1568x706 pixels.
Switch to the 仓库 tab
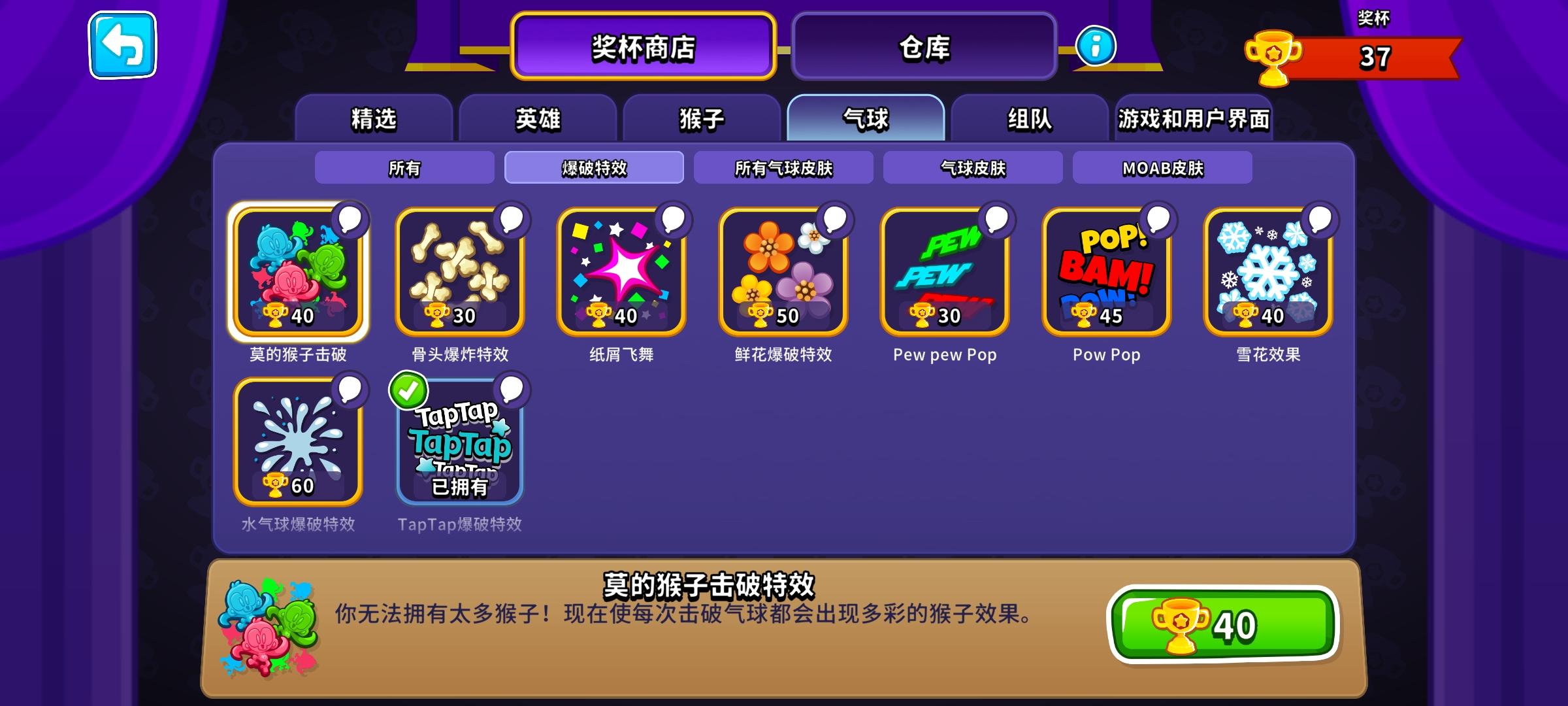[923, 44]
